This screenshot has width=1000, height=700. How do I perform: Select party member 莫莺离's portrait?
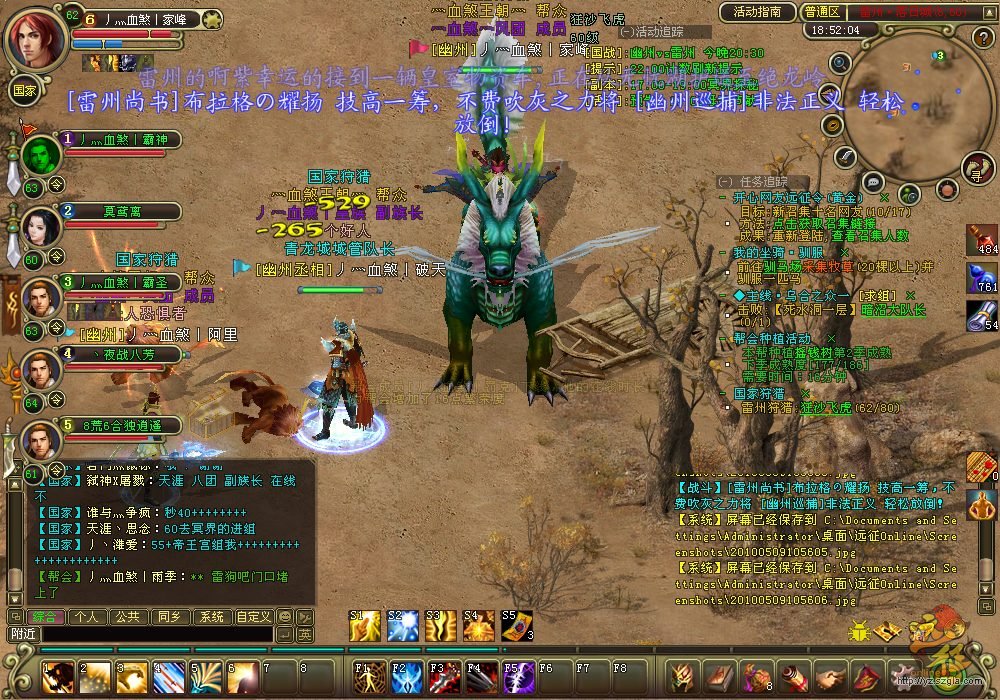point(41,228)
